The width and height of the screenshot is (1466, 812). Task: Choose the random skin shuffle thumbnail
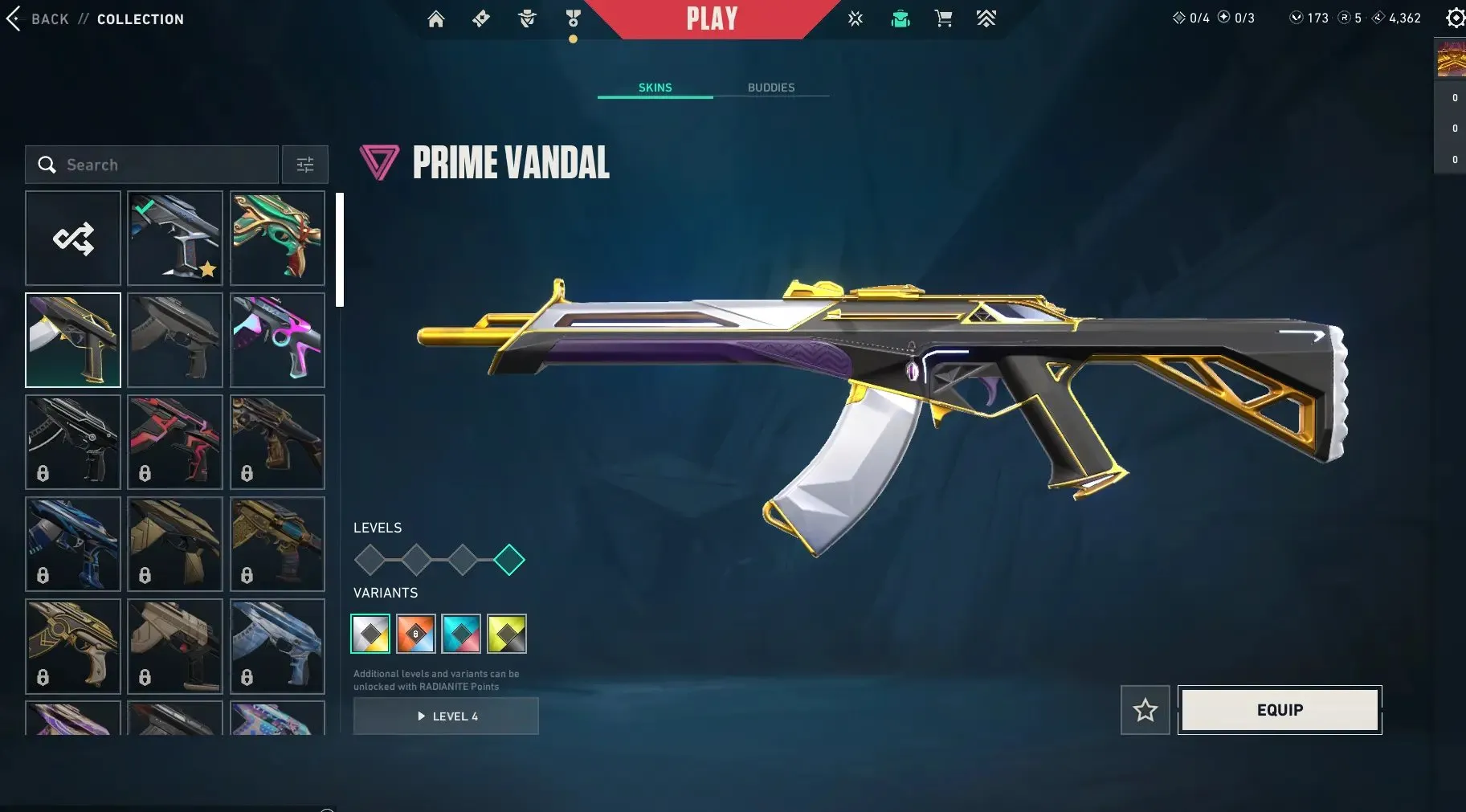72,238
